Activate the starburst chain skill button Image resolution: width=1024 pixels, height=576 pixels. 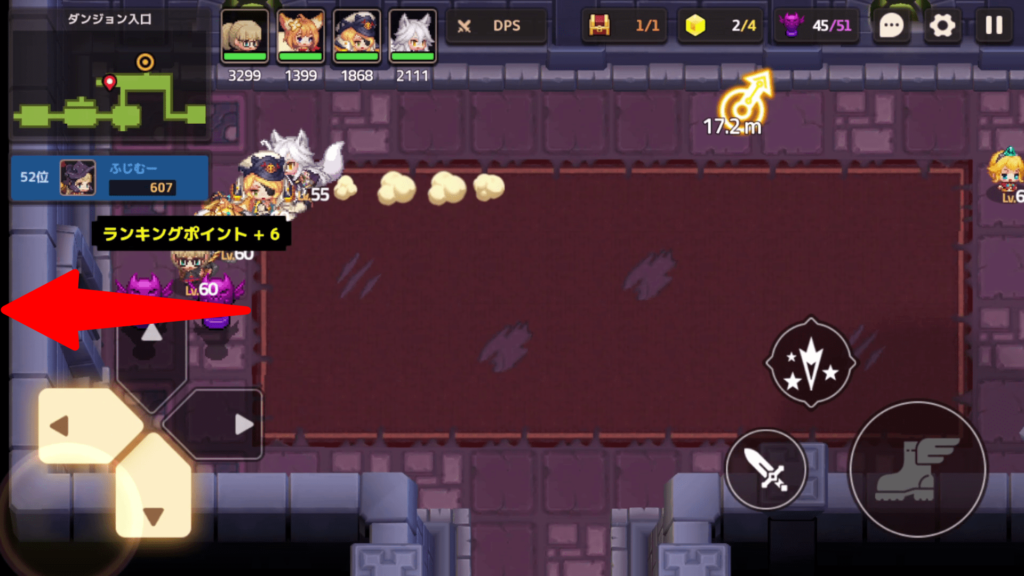810,362
